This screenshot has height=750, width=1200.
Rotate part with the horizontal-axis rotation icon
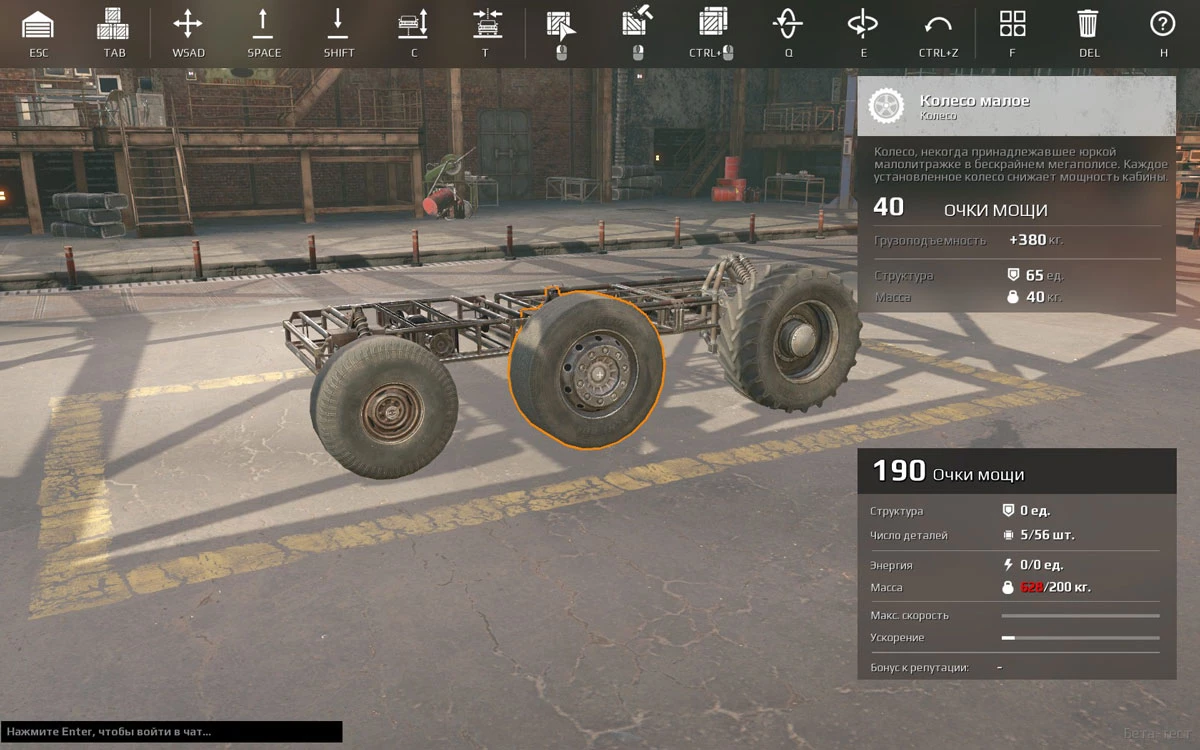tap(788, 24)
